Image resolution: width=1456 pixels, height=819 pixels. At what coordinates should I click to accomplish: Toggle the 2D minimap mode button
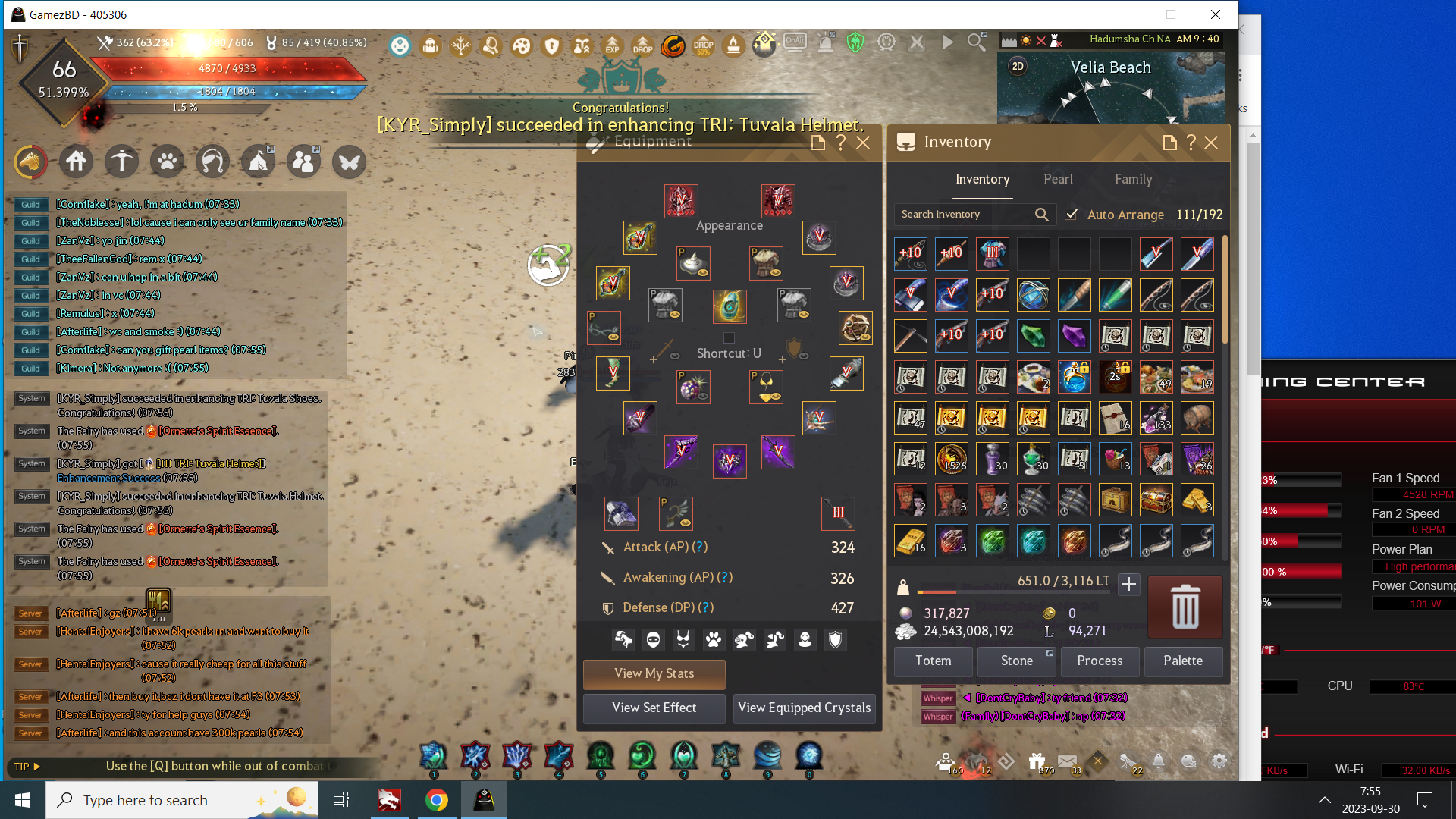1018,66
